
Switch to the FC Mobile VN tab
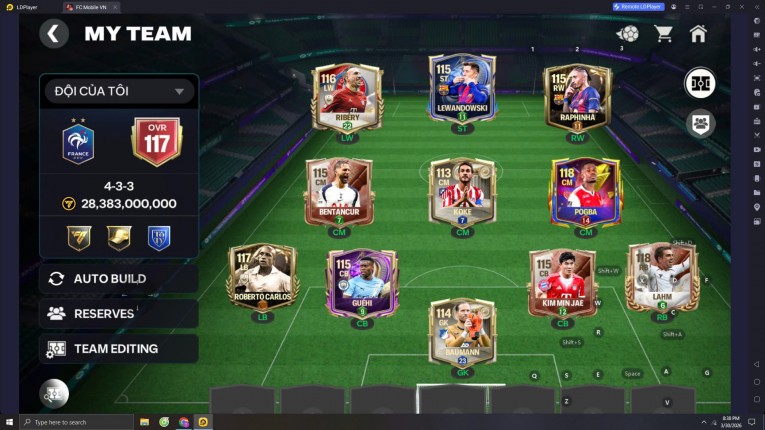click(x=96, y=7)
